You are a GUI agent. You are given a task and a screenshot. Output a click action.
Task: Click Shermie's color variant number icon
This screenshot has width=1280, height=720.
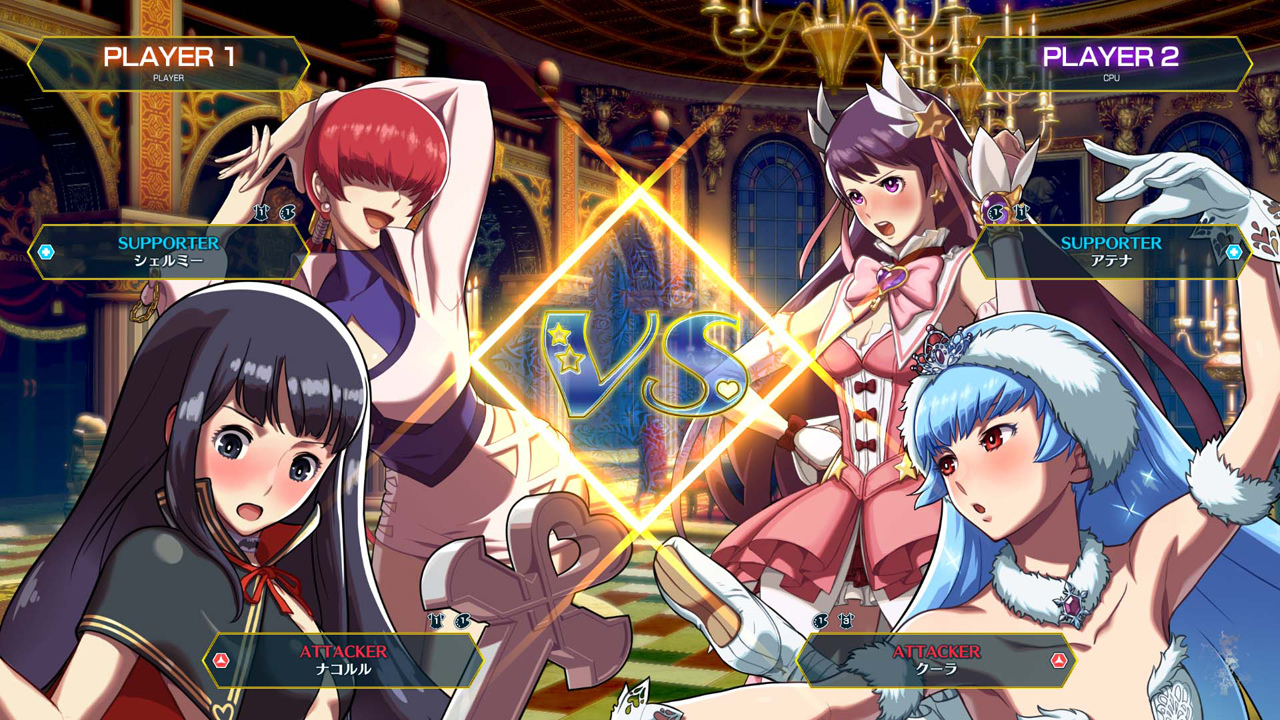(288, 212)
